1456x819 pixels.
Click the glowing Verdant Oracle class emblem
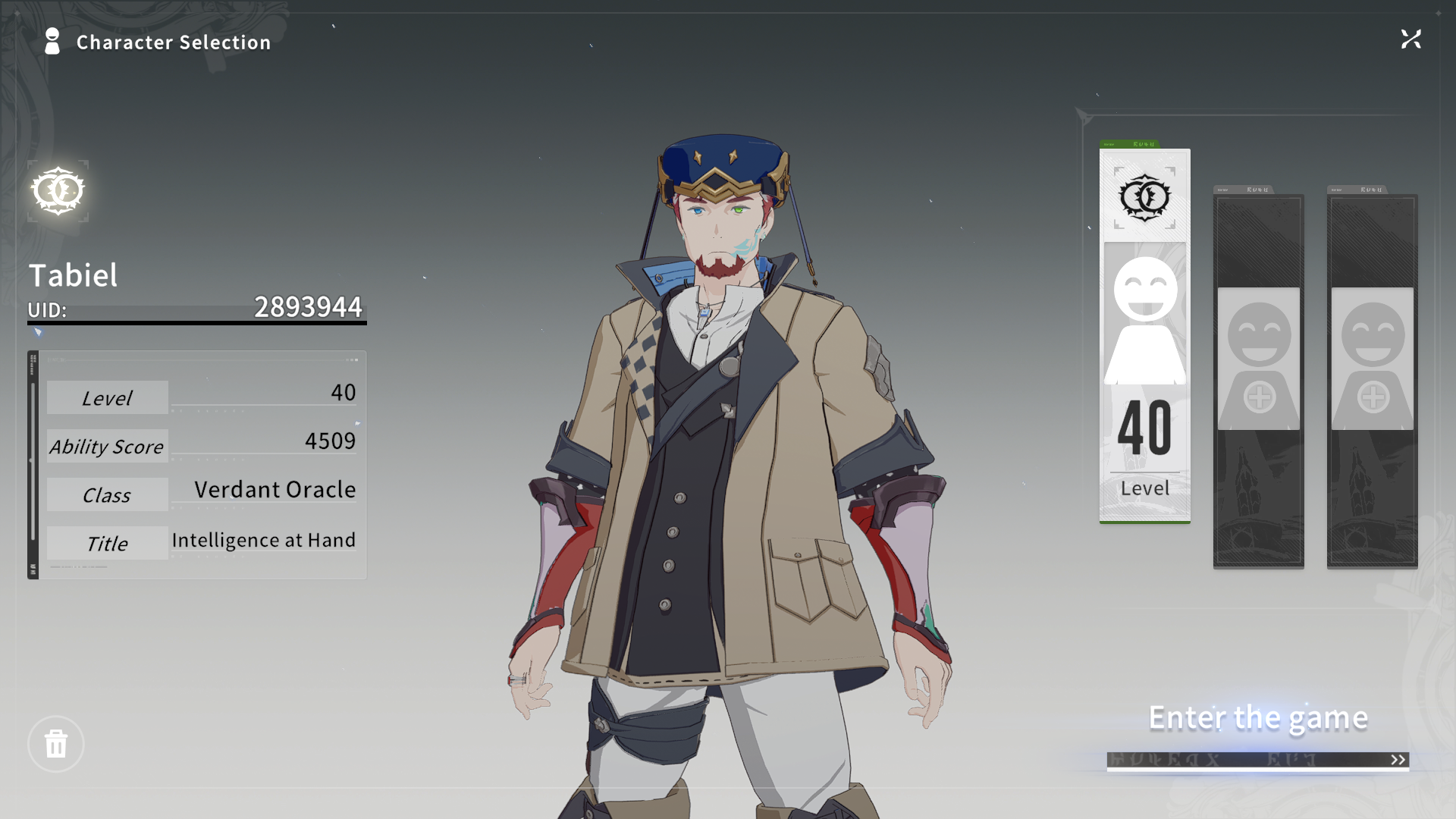pos(58,191)
